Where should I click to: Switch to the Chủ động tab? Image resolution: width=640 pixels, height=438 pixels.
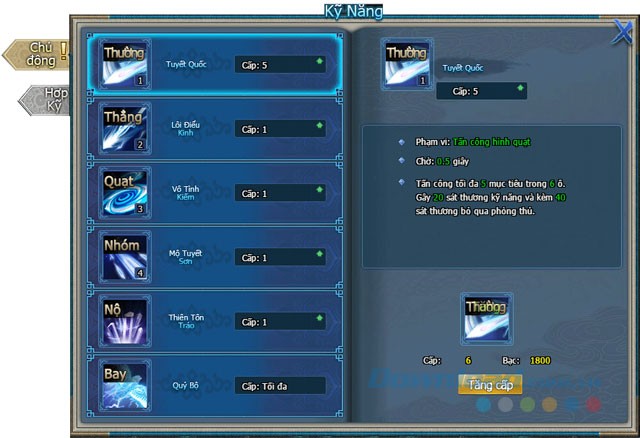click(40, 53)
